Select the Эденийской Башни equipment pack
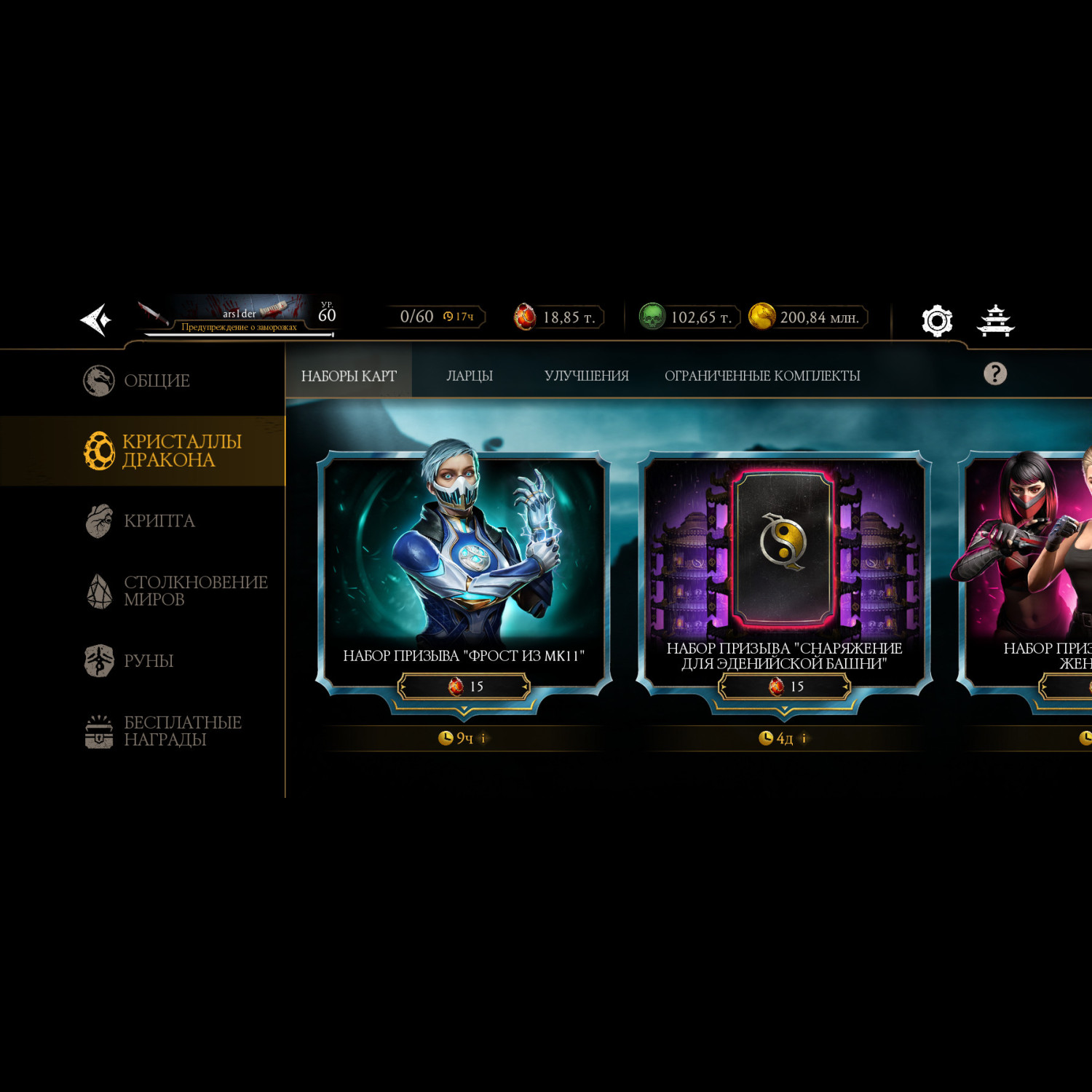 tap(784, 553)
